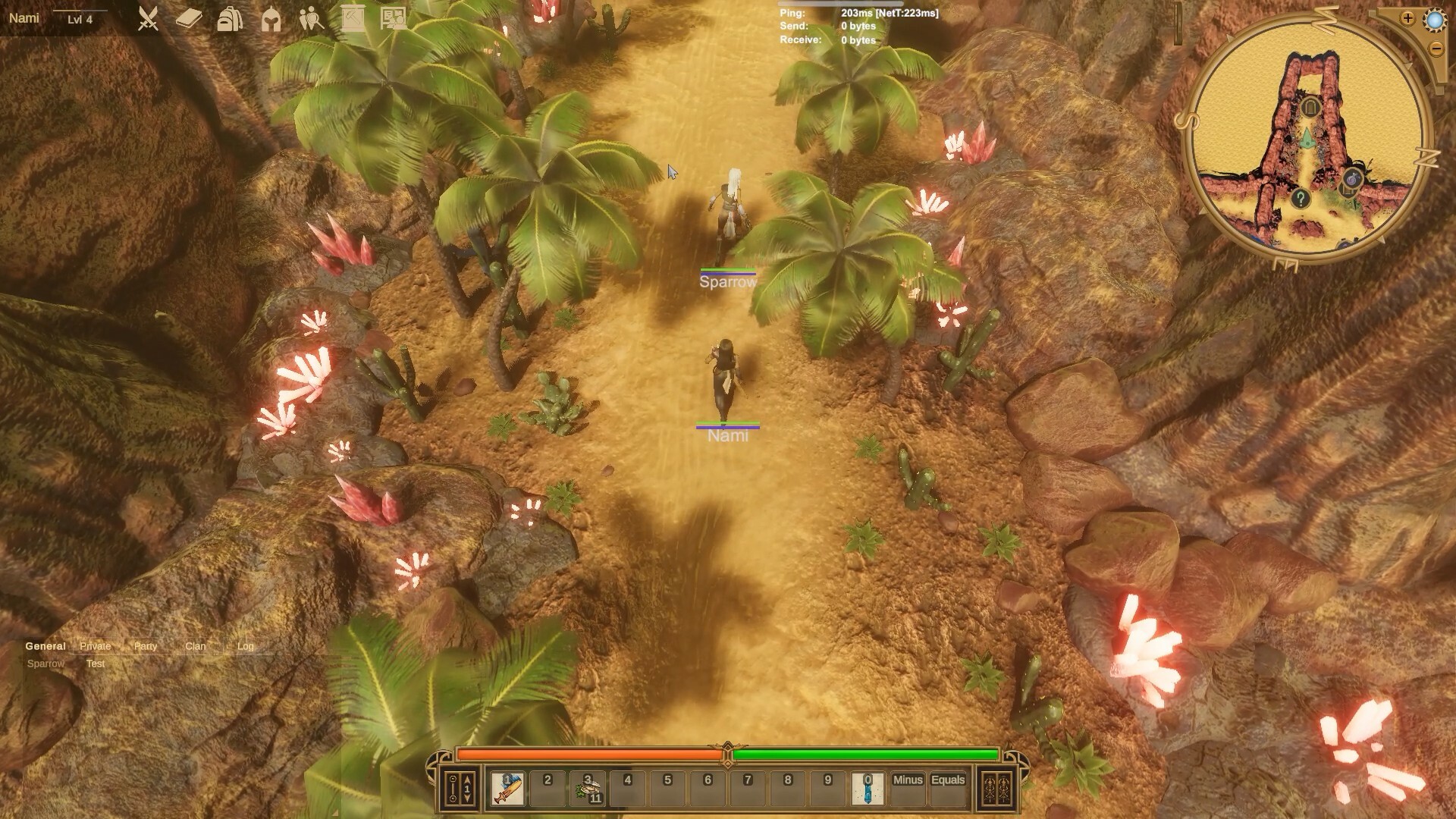The width and height of the screenshot is (1456, 819).
Task: Select the blue potion in hotbar slot 0
Action: coord(867,790)
